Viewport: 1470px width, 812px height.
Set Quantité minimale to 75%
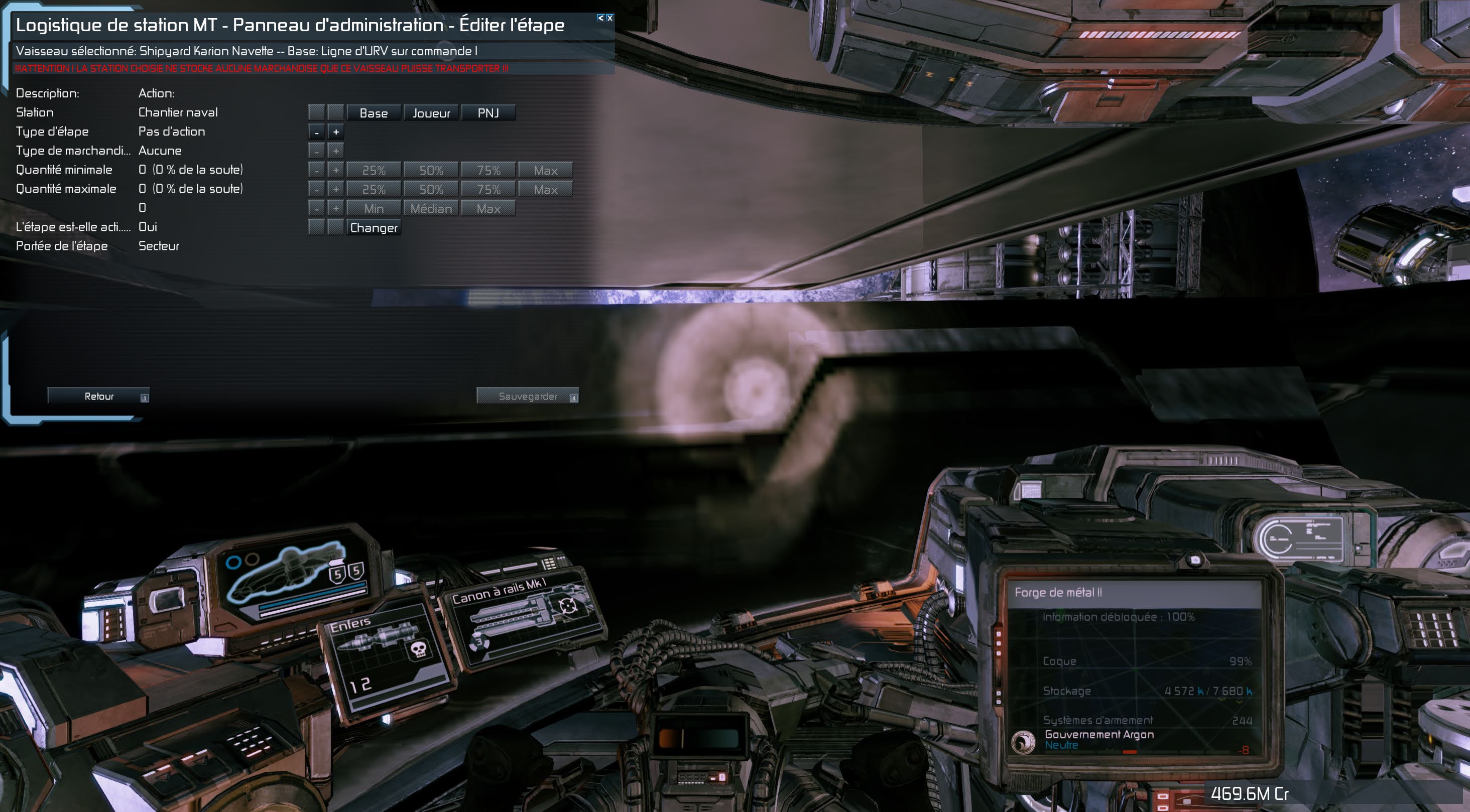488,170
